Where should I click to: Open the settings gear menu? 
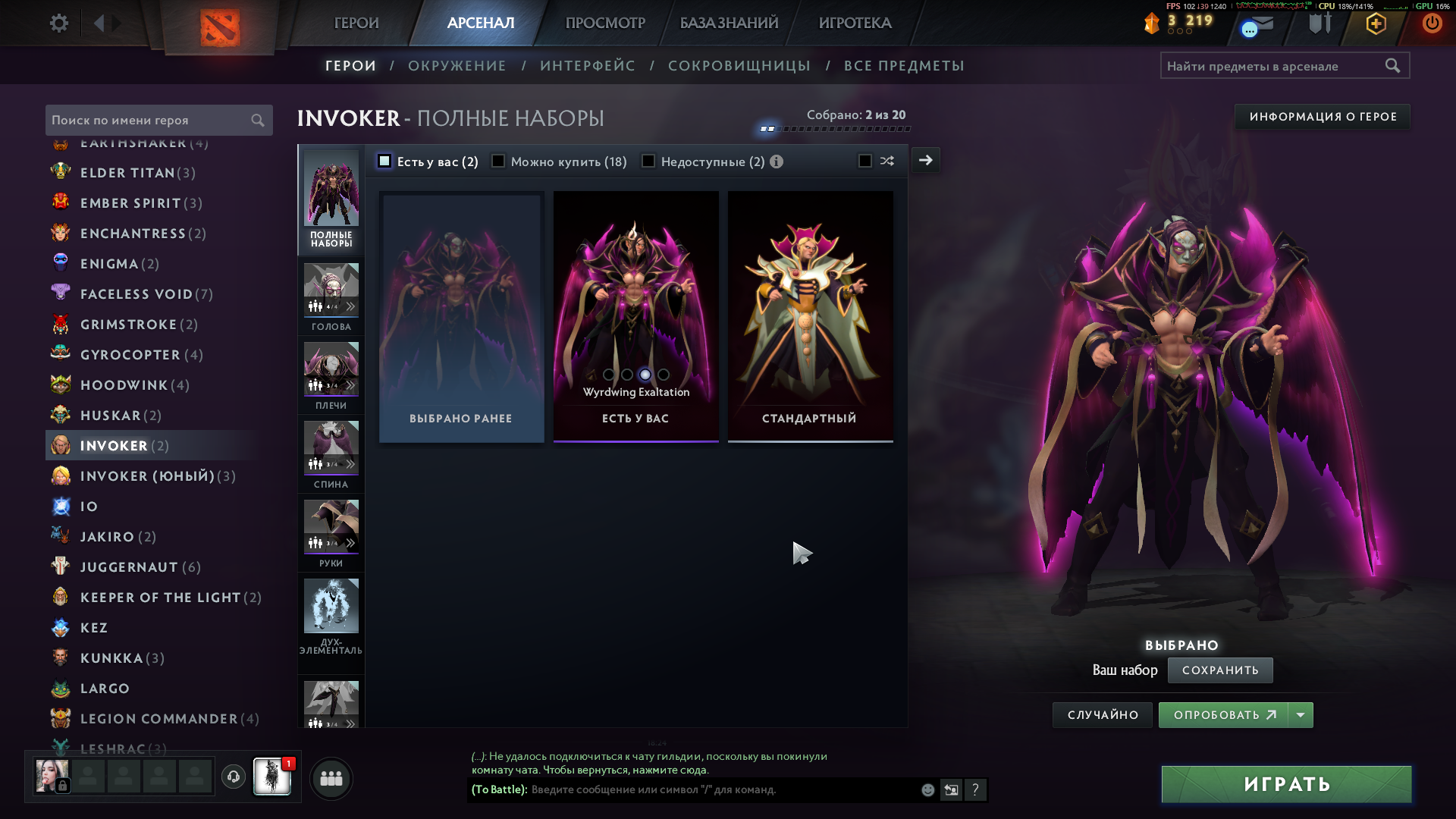[58, 24]
